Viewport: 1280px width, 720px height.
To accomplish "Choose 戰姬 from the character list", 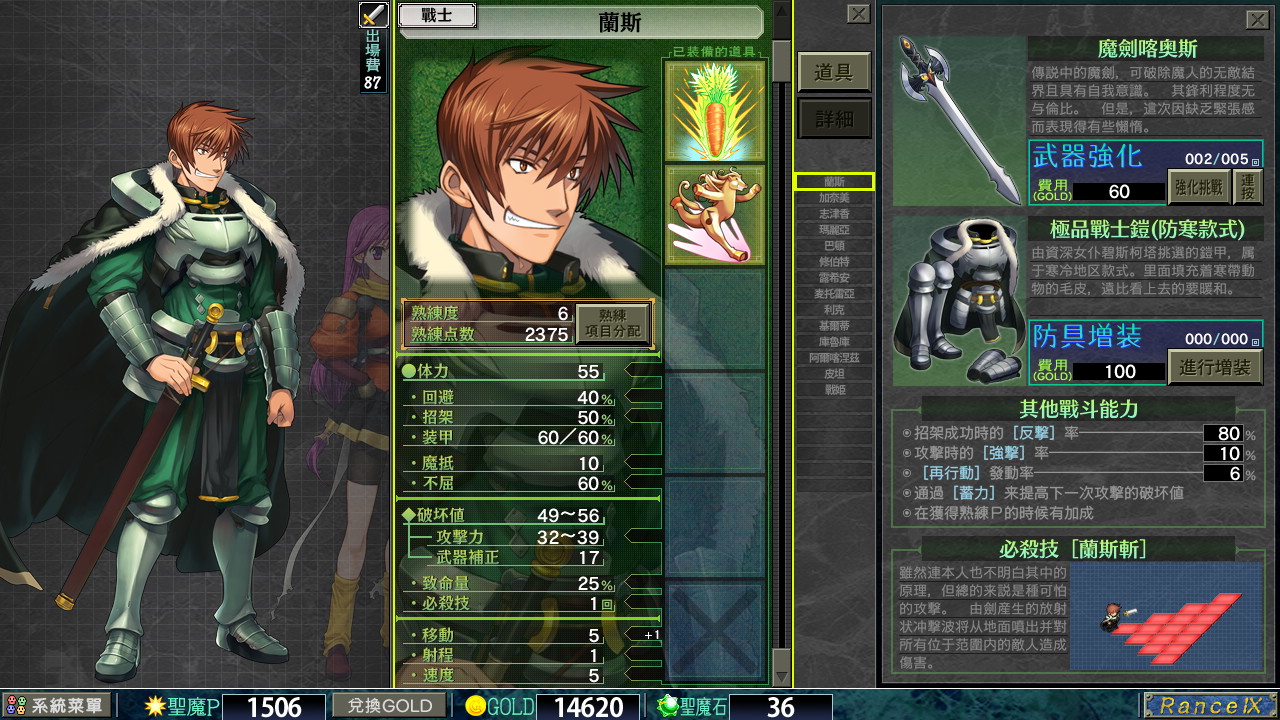I will point(834,389).
